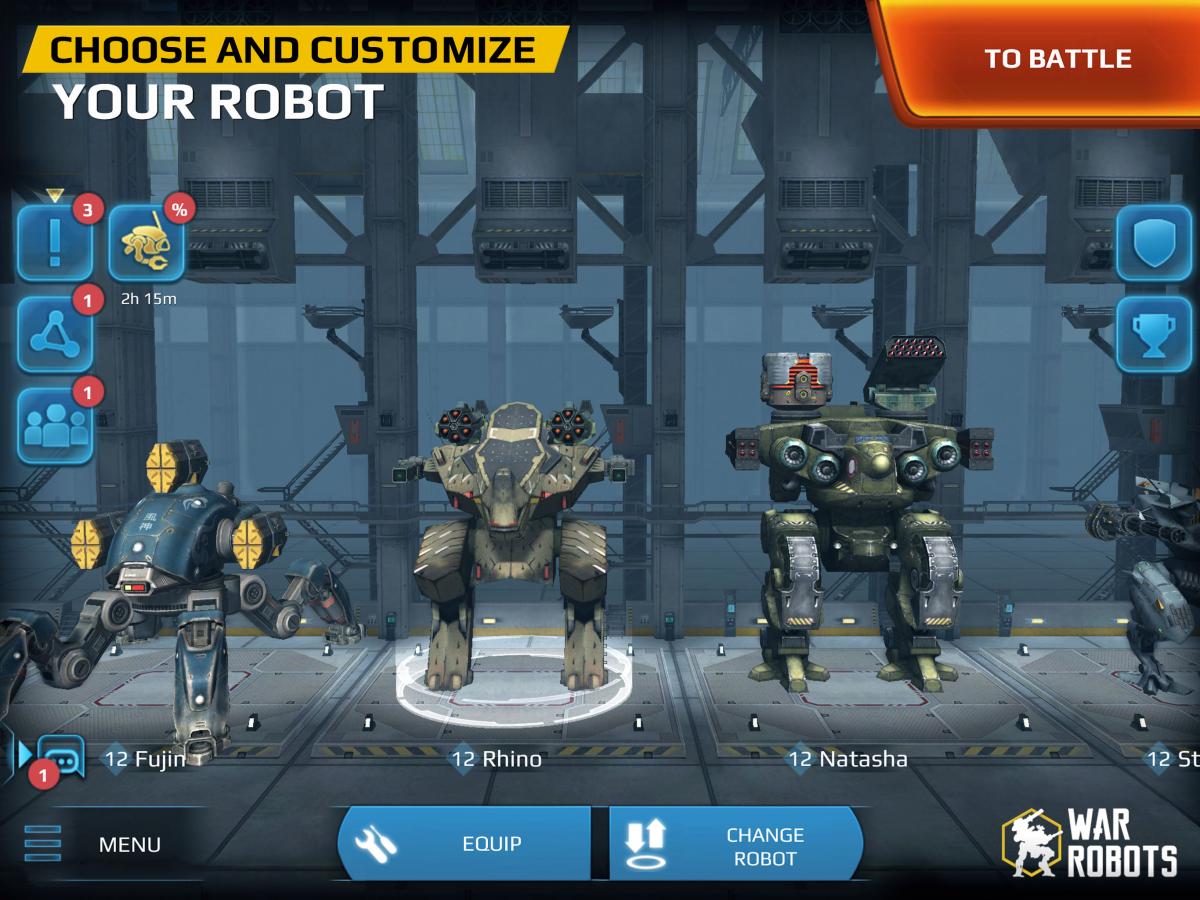The width and height of the screenshot is (1200, 900).
Task: View the trophy leaderboard icon
Action: [1153, 334]
